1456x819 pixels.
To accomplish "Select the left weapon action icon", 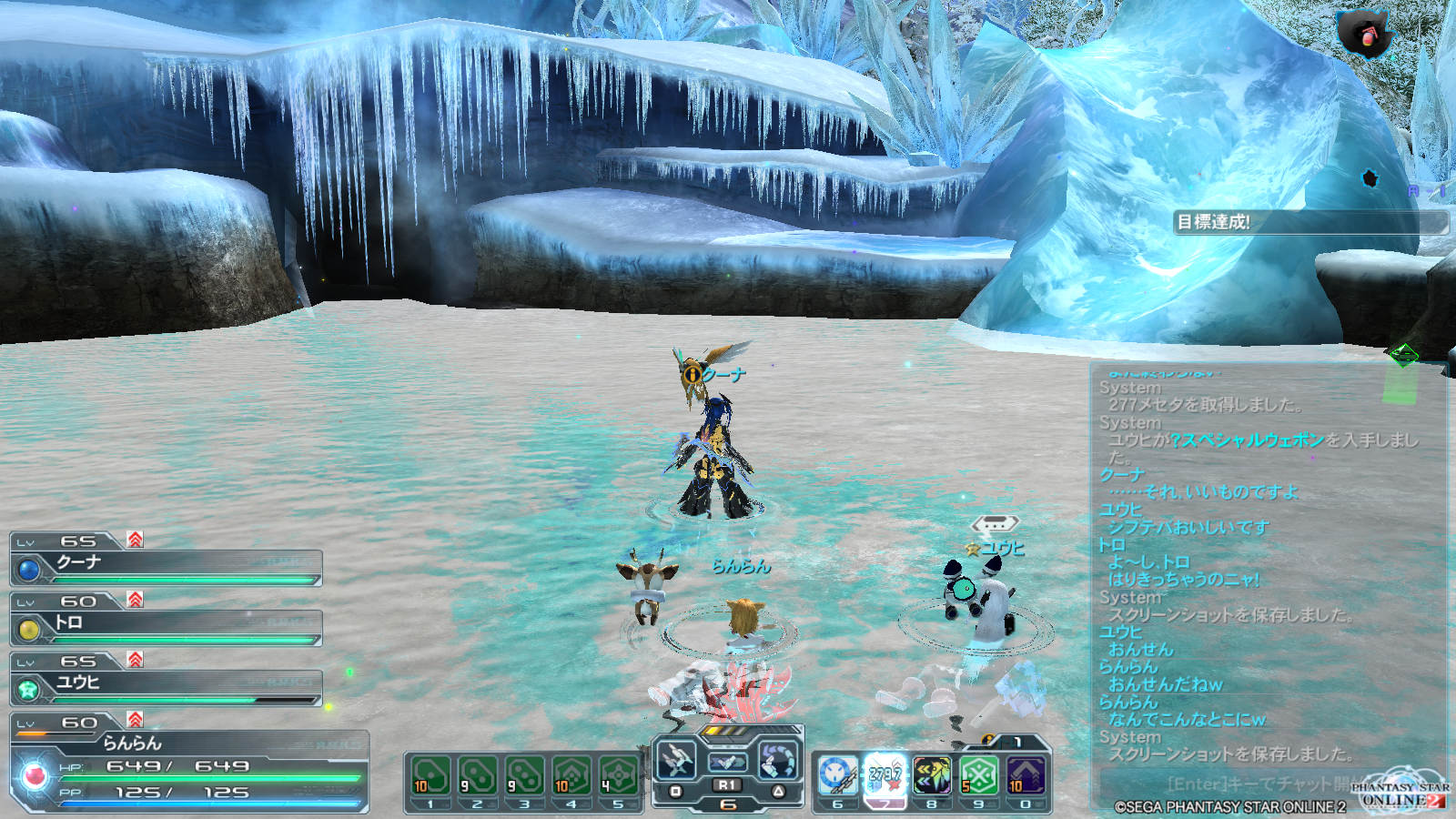I will (x=677, y=758).
